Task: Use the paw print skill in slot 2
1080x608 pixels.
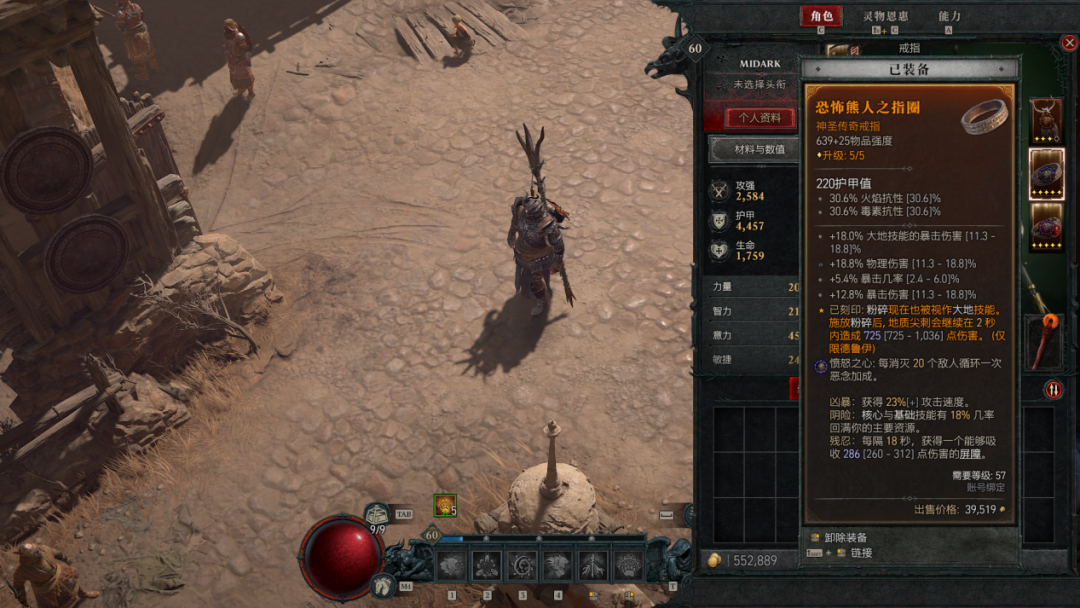Action: point(486,566)
